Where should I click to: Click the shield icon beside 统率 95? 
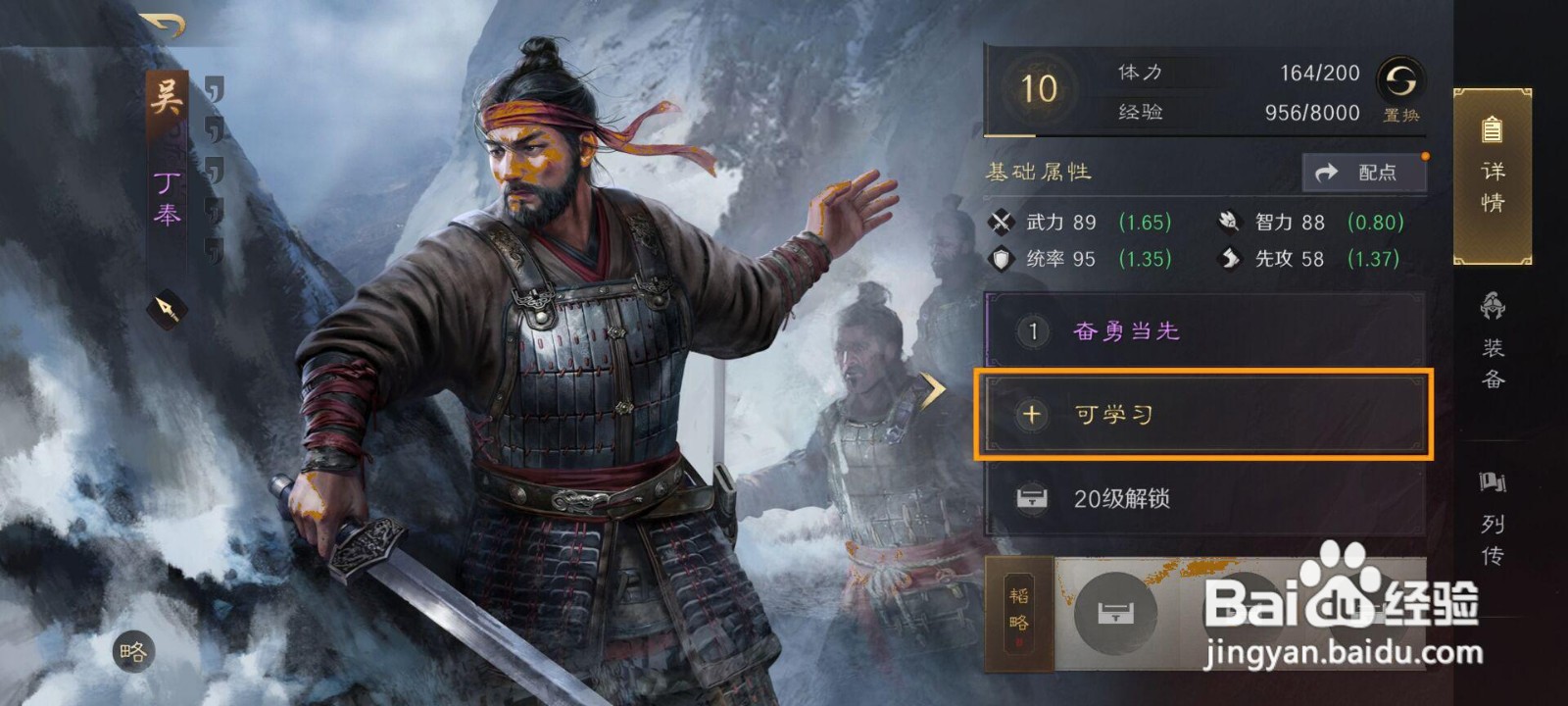coord(1004,259)
